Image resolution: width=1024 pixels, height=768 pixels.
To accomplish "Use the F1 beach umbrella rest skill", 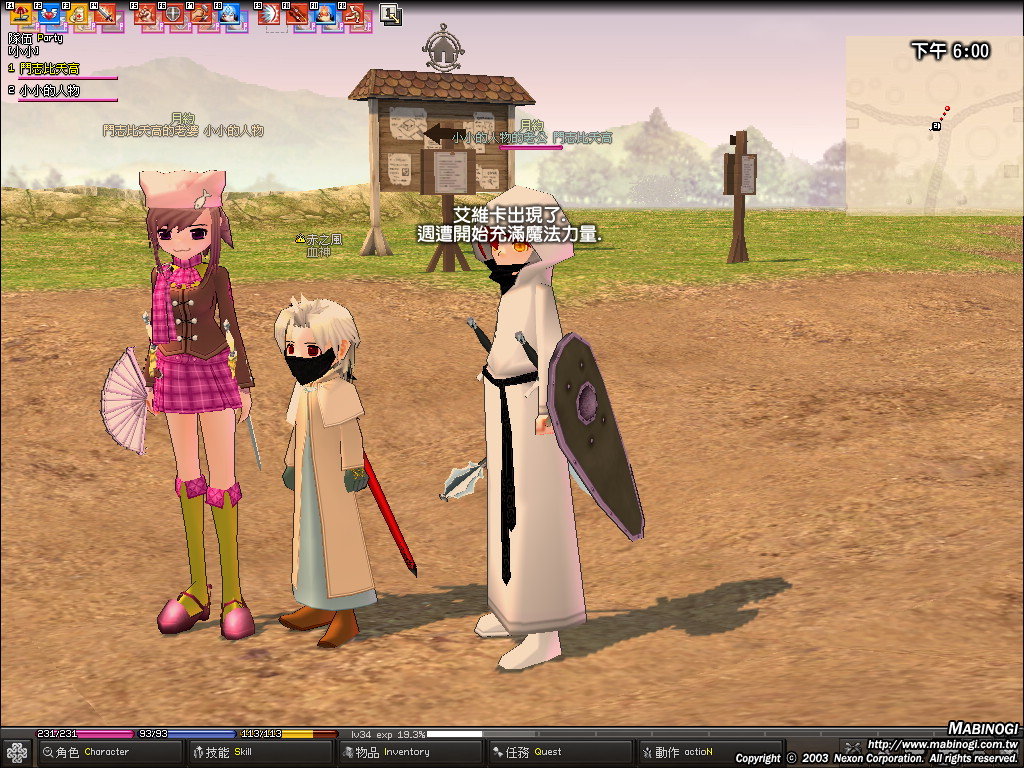I will 20,15.
